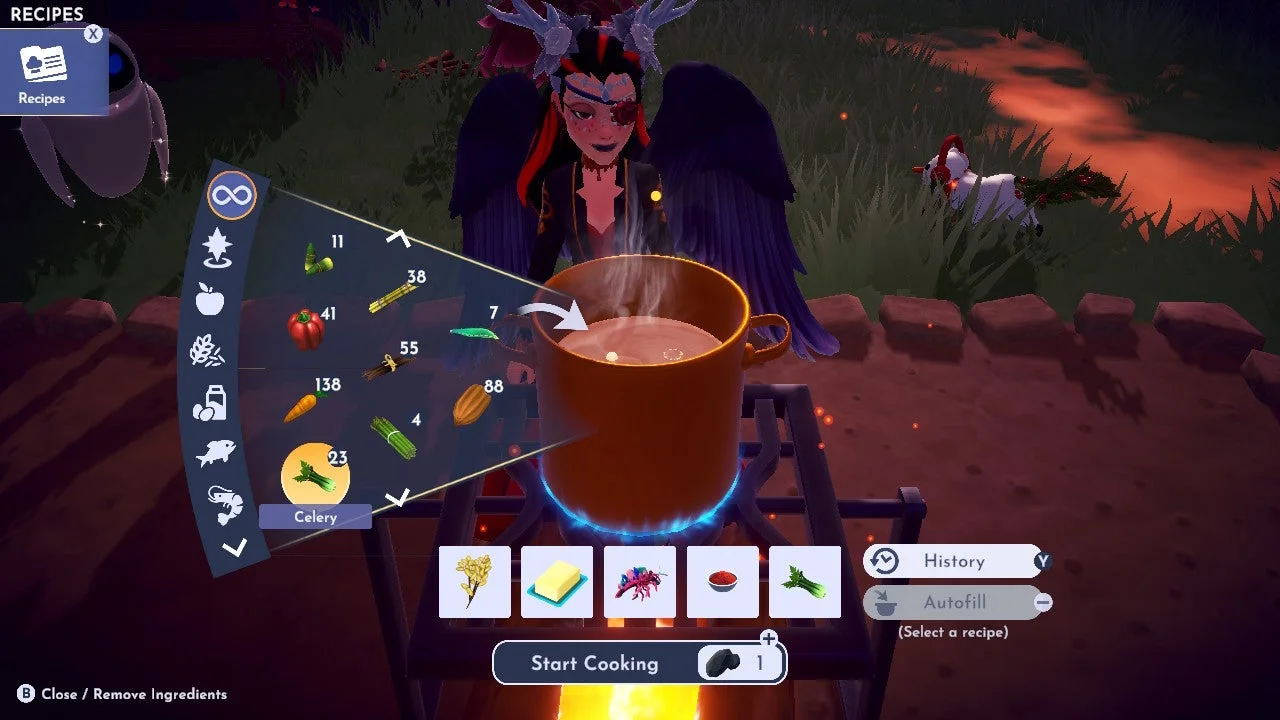Close the Recipes panel with the X
1280x720 pixels.
coord(93,34)
